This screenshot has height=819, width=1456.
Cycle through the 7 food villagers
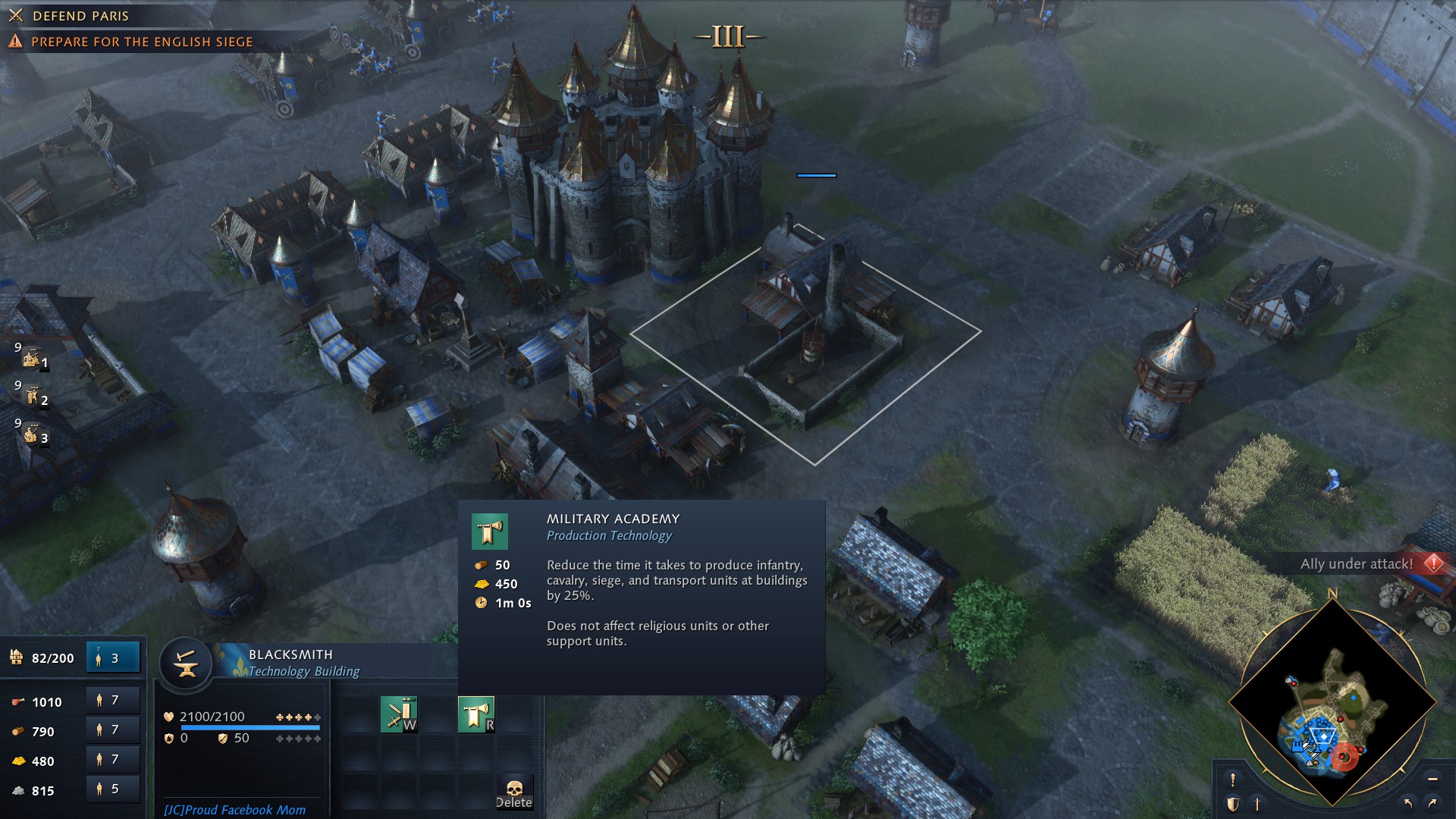[113, 701]
